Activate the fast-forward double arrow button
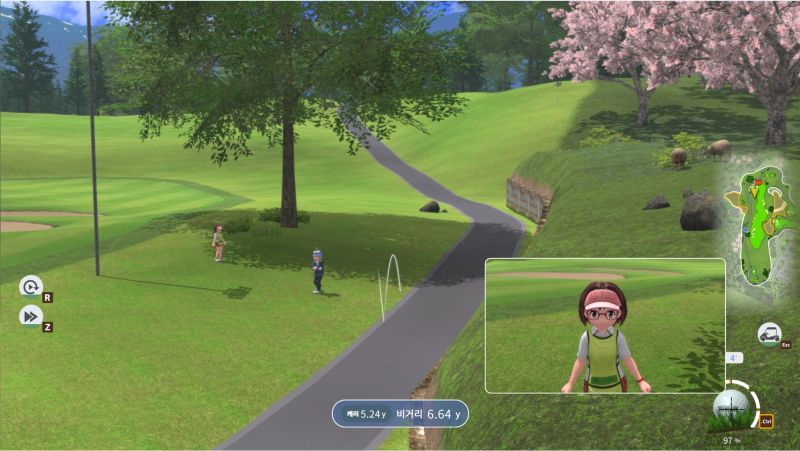The height and width of the screenshot is (451, 800). [31, 316]
